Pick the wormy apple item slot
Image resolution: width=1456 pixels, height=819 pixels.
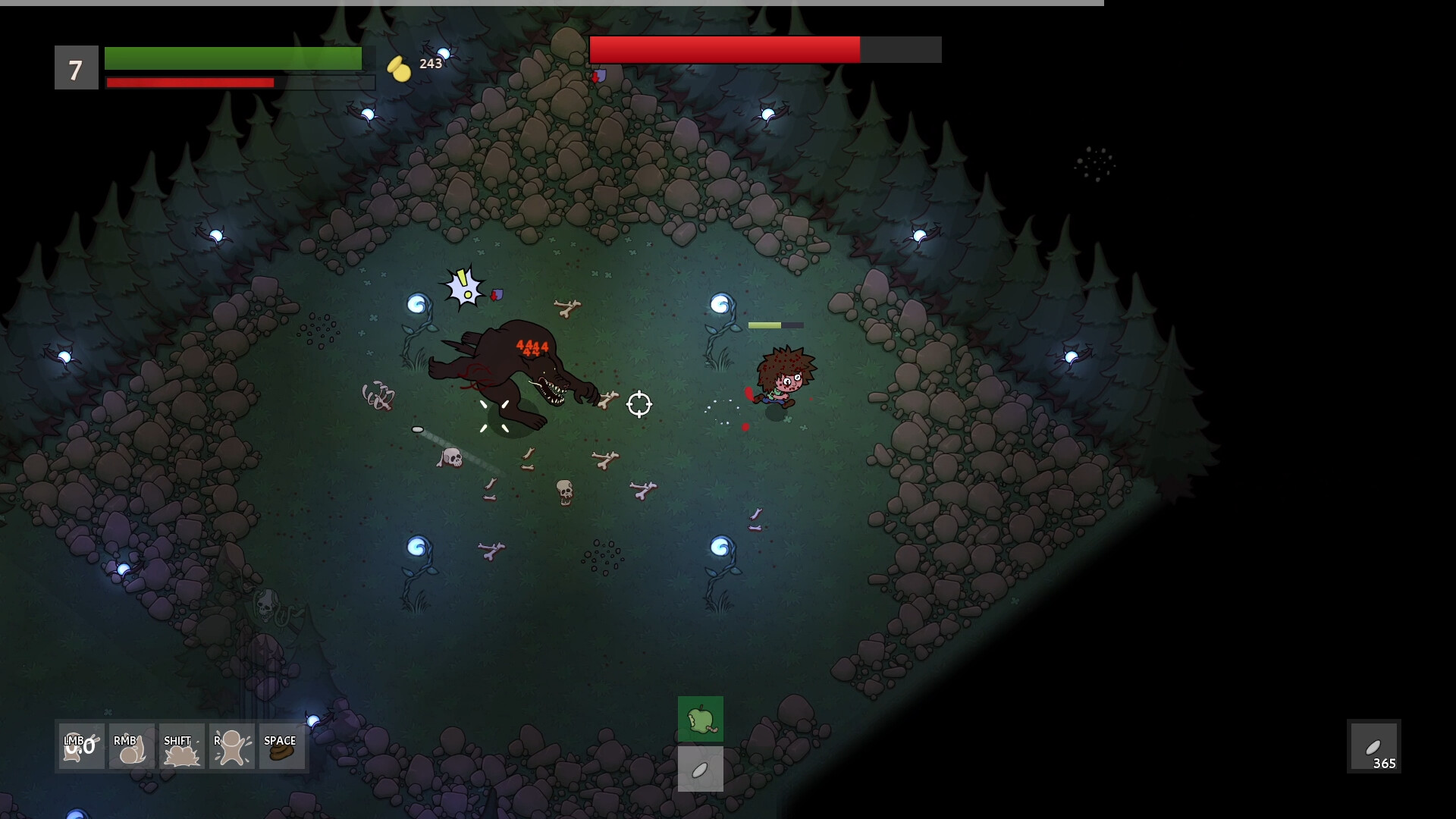click(x=700, y=719)
